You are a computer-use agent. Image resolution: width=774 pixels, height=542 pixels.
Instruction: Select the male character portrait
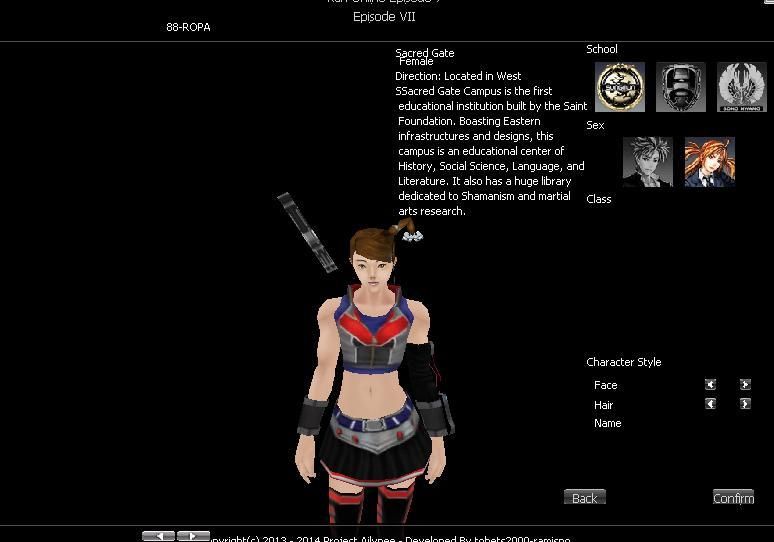[648, 162]
